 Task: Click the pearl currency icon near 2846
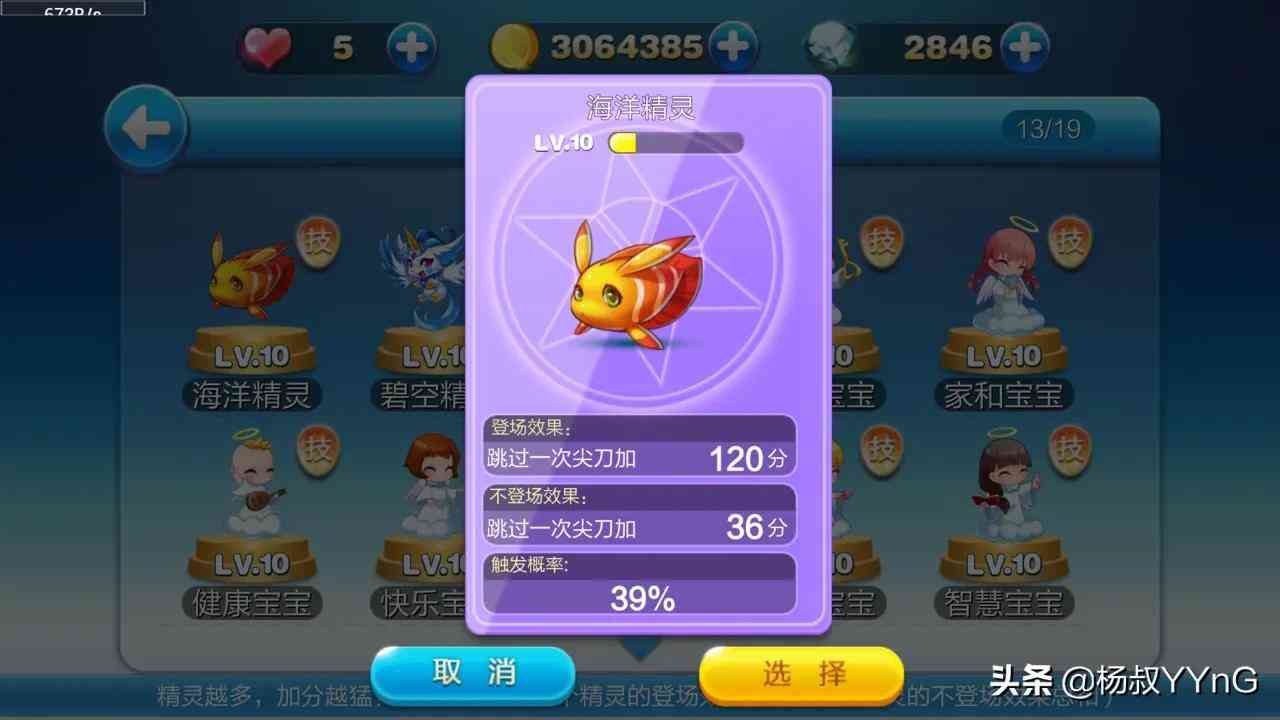point(831,46)
